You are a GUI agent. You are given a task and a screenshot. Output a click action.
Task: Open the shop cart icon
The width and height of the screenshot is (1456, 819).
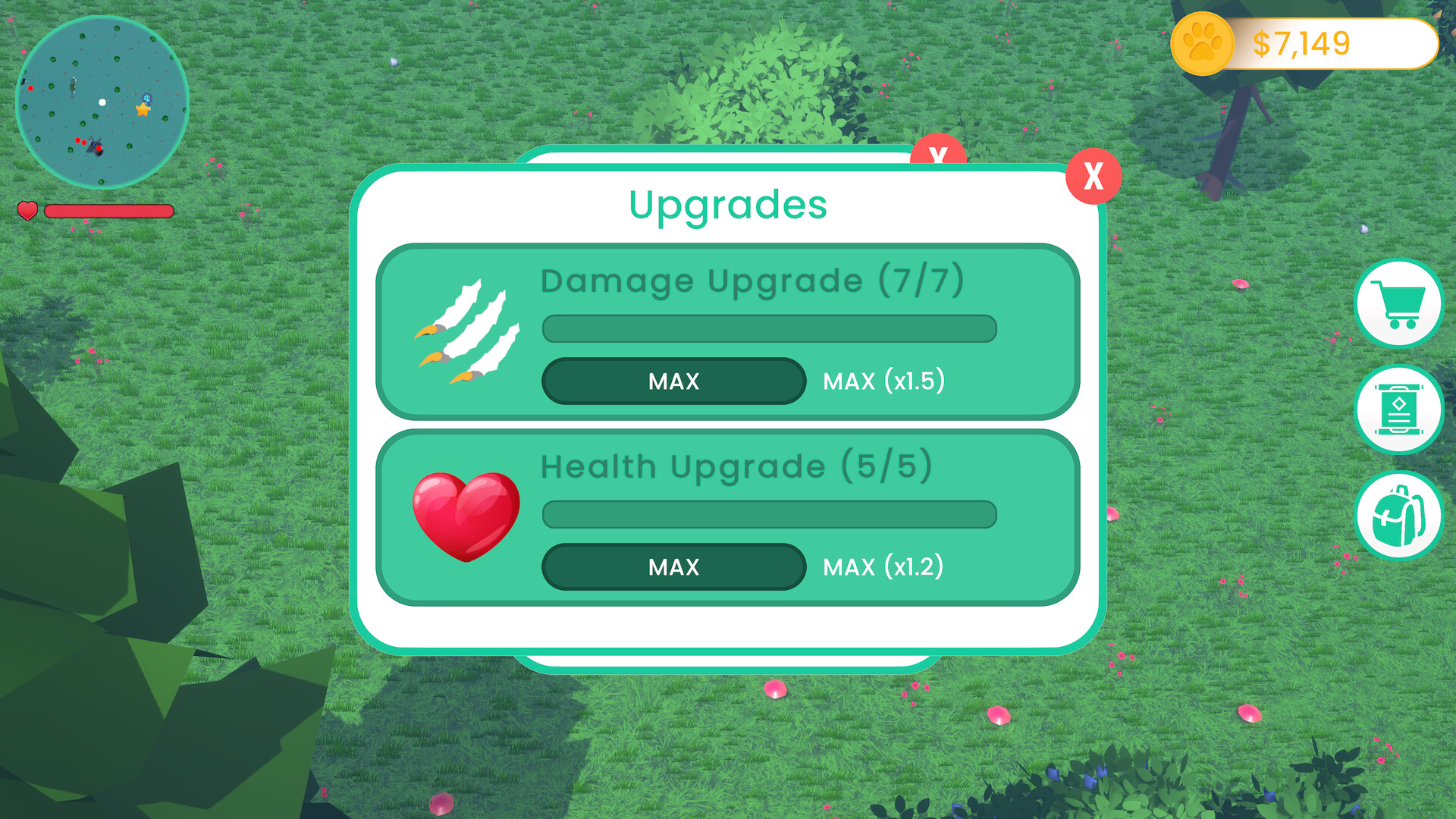click(1399, 303)
